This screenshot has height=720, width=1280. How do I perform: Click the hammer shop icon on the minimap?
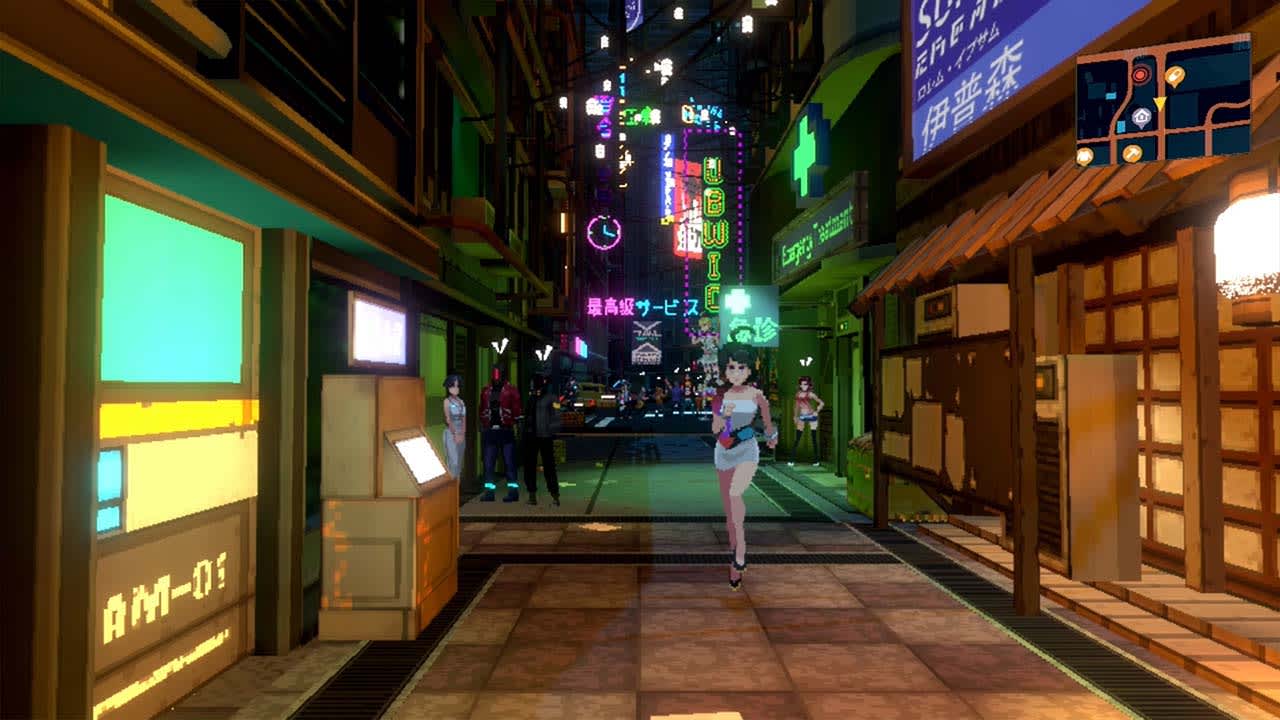point(1132,154)
